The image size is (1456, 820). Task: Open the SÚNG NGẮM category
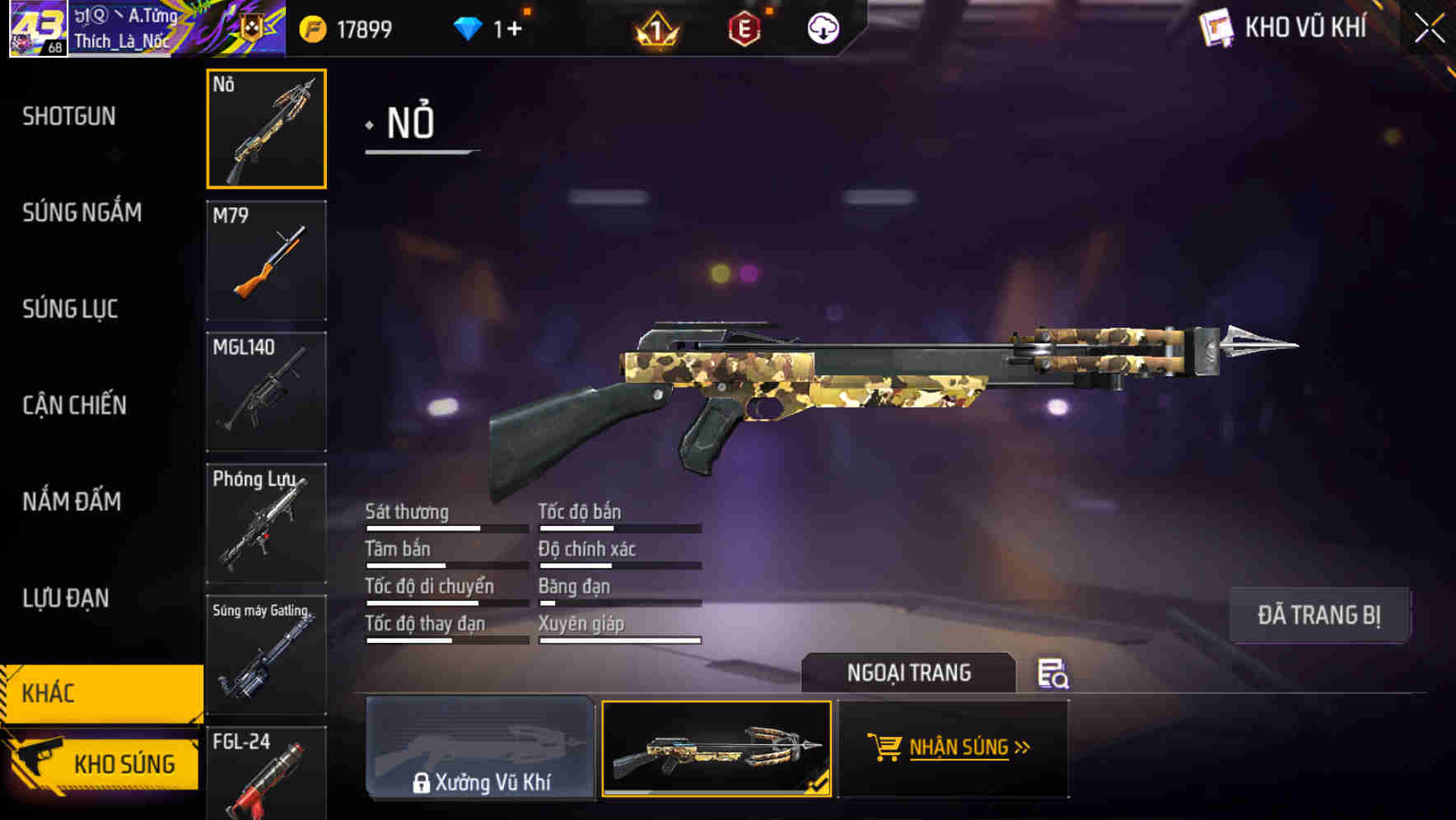[x=82, y=212]
